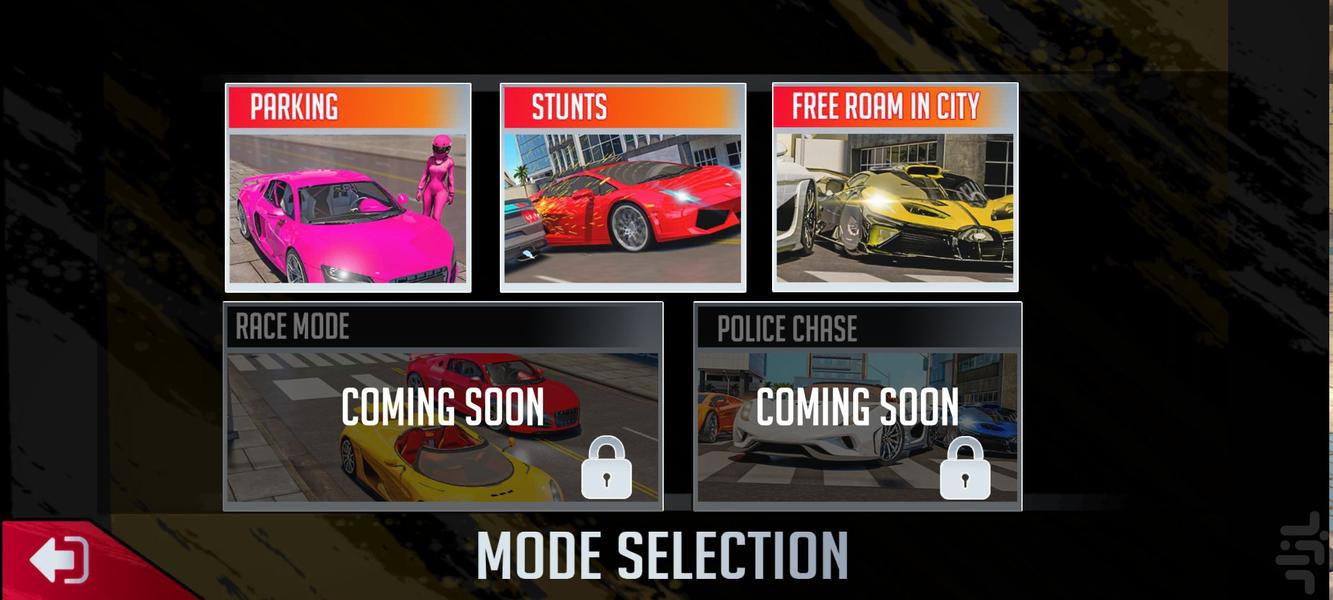Choose the Stunts mode
1333x600 pixels.
(x=623, y=188)
